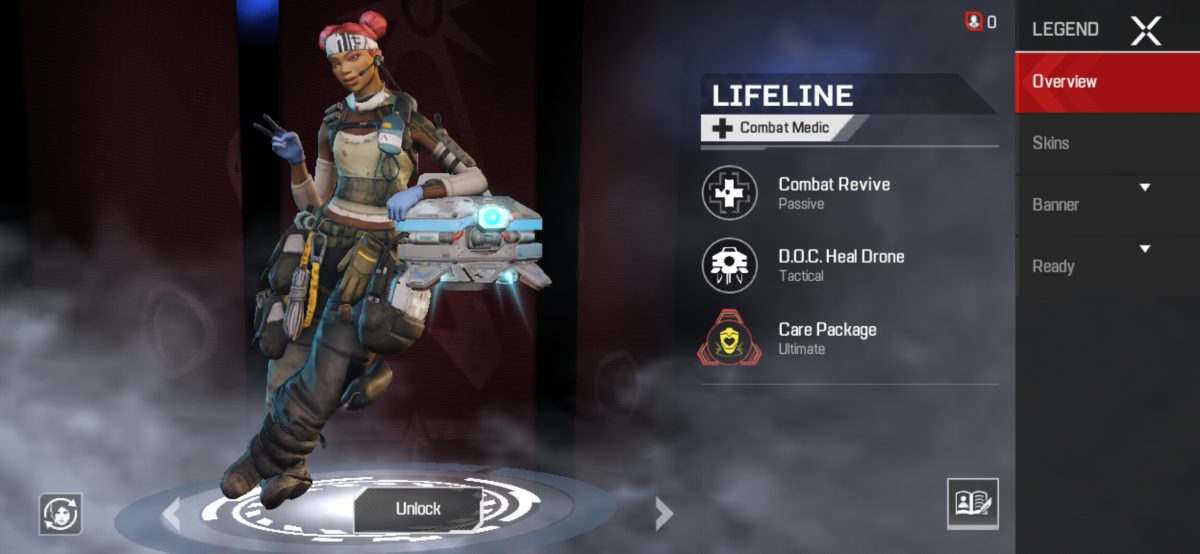1200x554 pixels.
Task: Close the Legend screen with the X
Action: [1145, 30]
